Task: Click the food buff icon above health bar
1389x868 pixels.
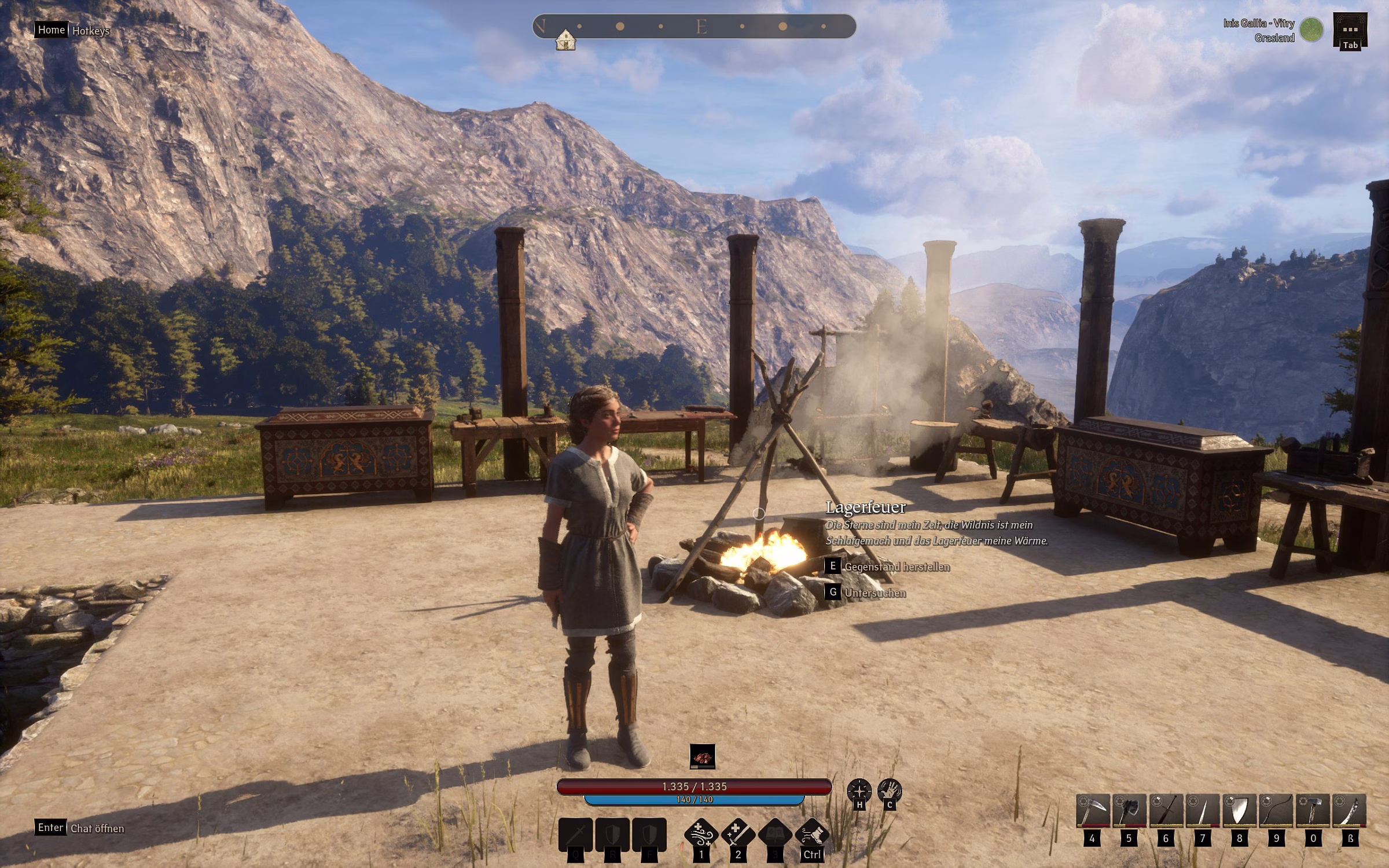Action: point(703,756)
